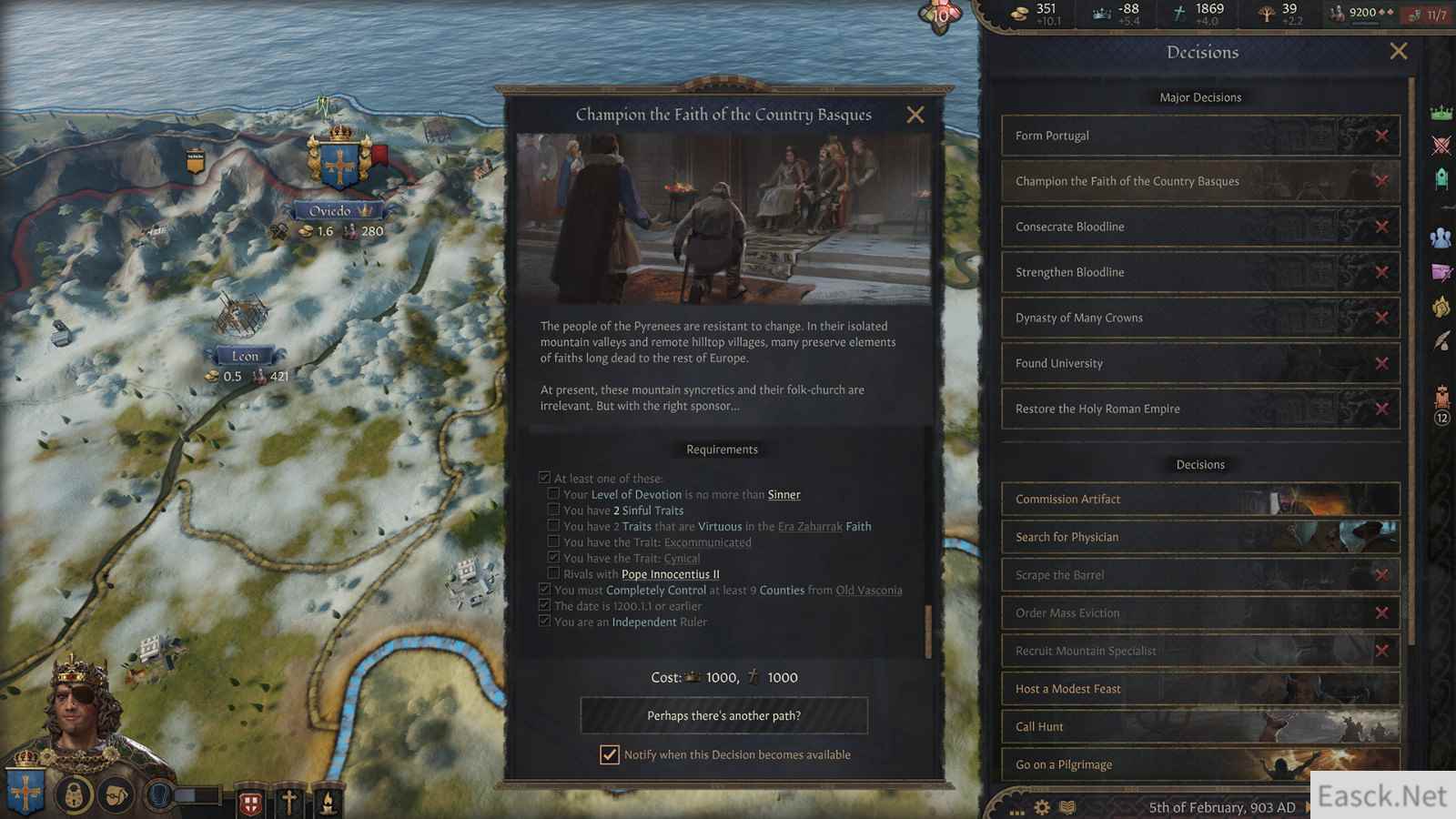Viewport: 1456px width, 819px height.
Task: Click the Cynical trait requirement checkbox
Action: pos(553,556)
